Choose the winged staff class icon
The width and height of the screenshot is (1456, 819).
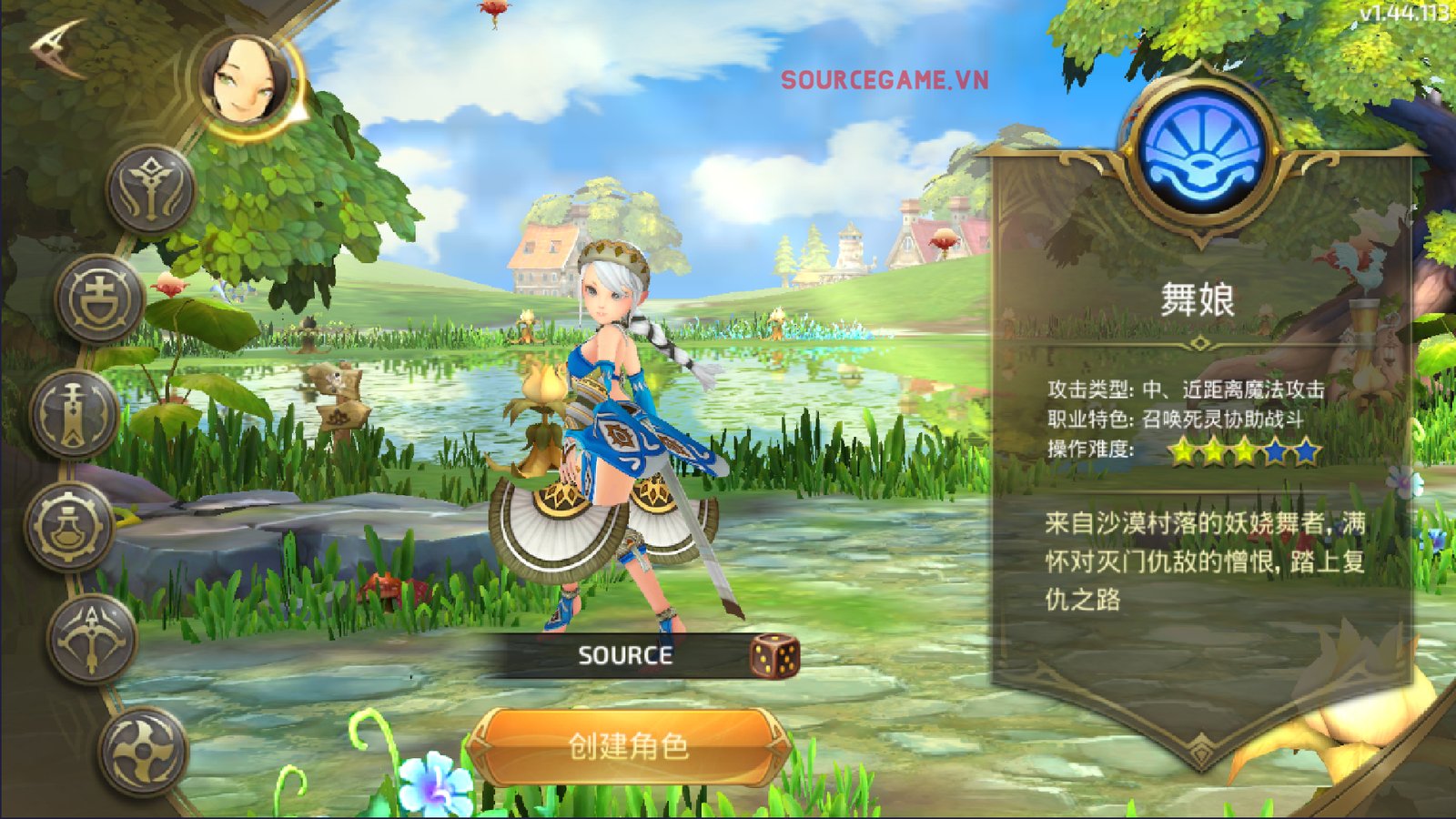150,189
